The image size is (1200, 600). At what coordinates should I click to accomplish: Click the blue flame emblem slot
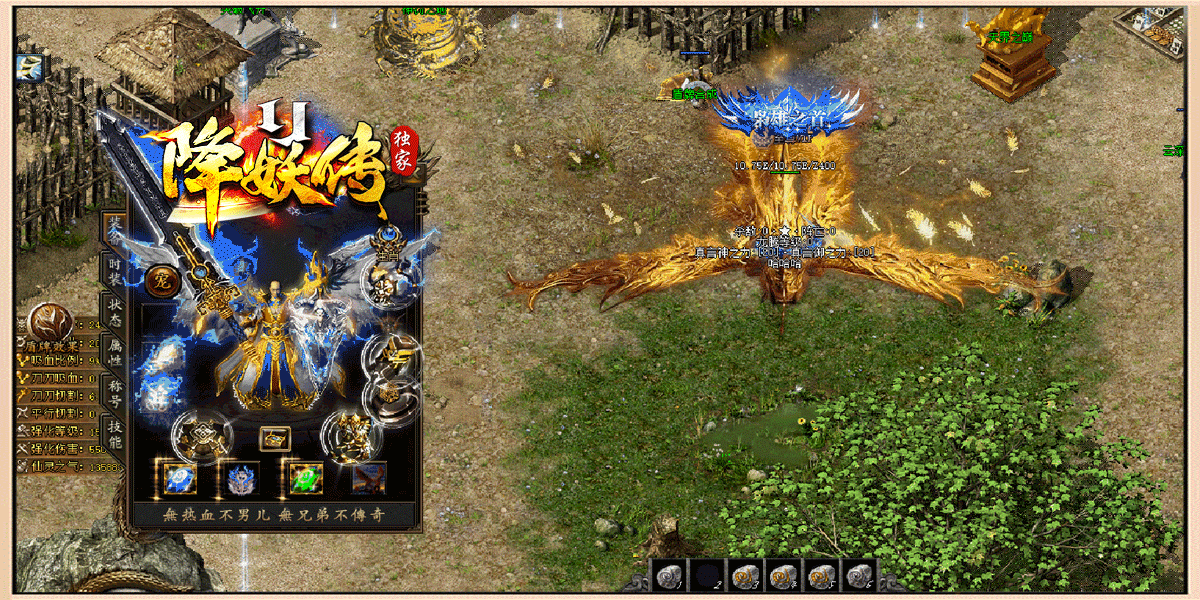(x=242, y=479)
